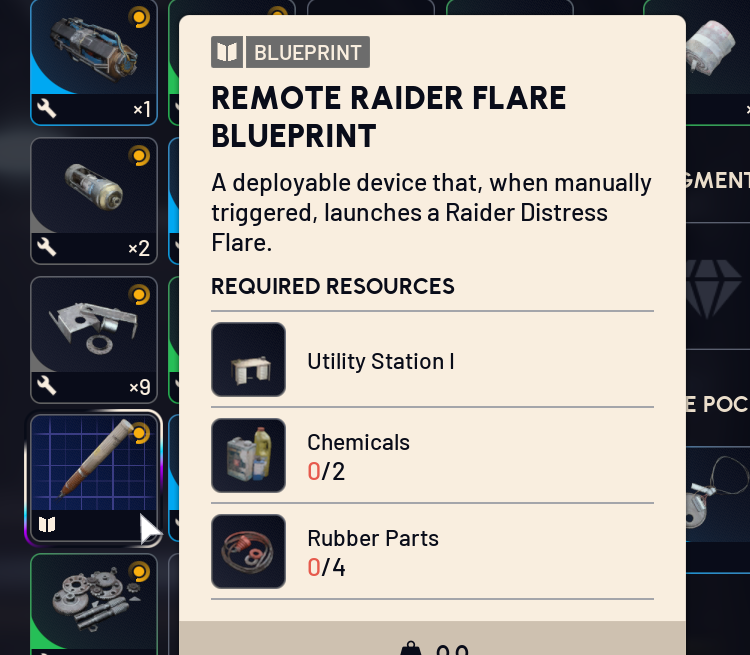Choose the small grey canister slot with ×2

pos(94,200)
